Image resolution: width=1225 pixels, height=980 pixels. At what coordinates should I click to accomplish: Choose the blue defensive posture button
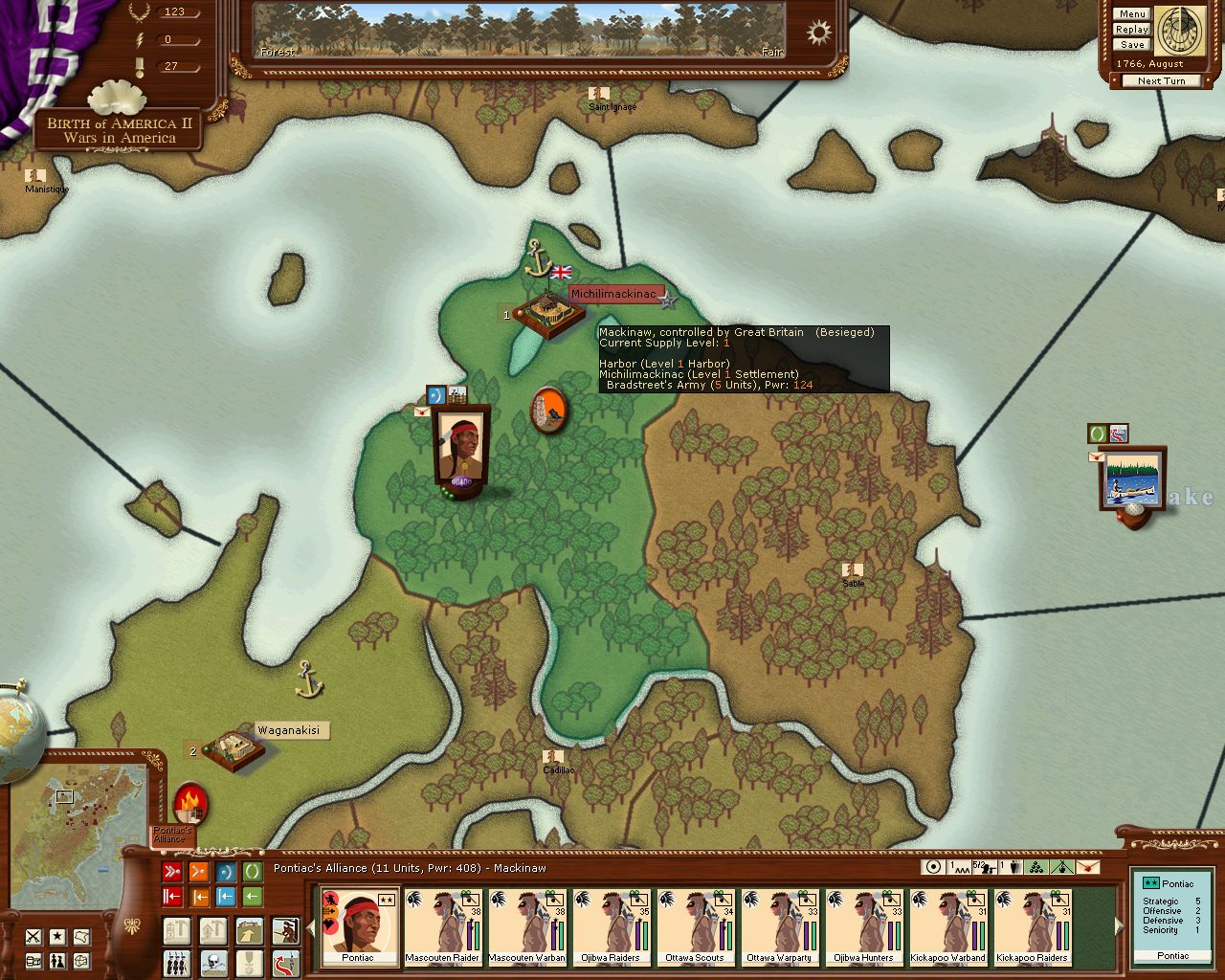point(226,872)
